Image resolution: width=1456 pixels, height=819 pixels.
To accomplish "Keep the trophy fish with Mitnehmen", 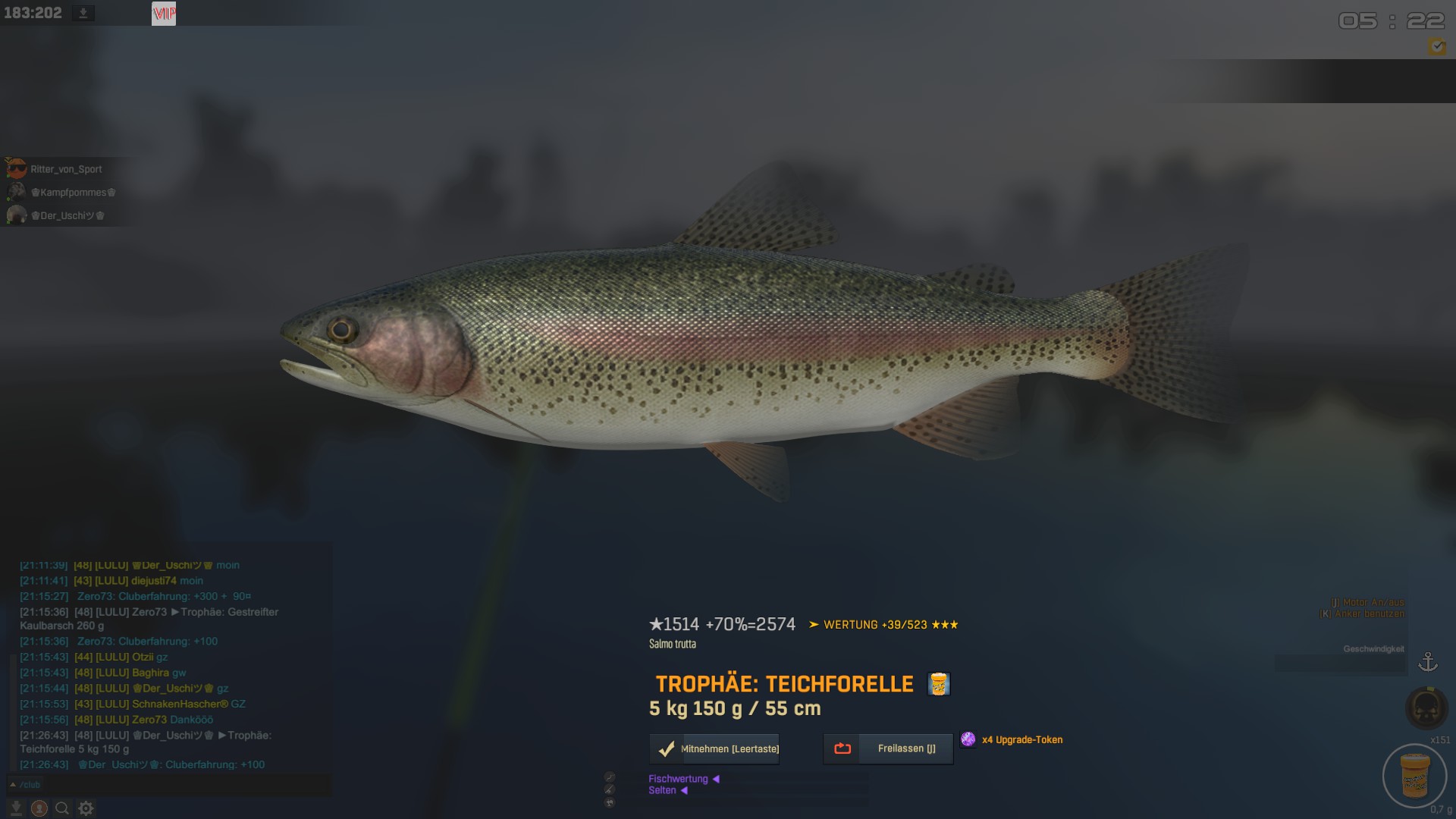I will [x=714, y=748].
